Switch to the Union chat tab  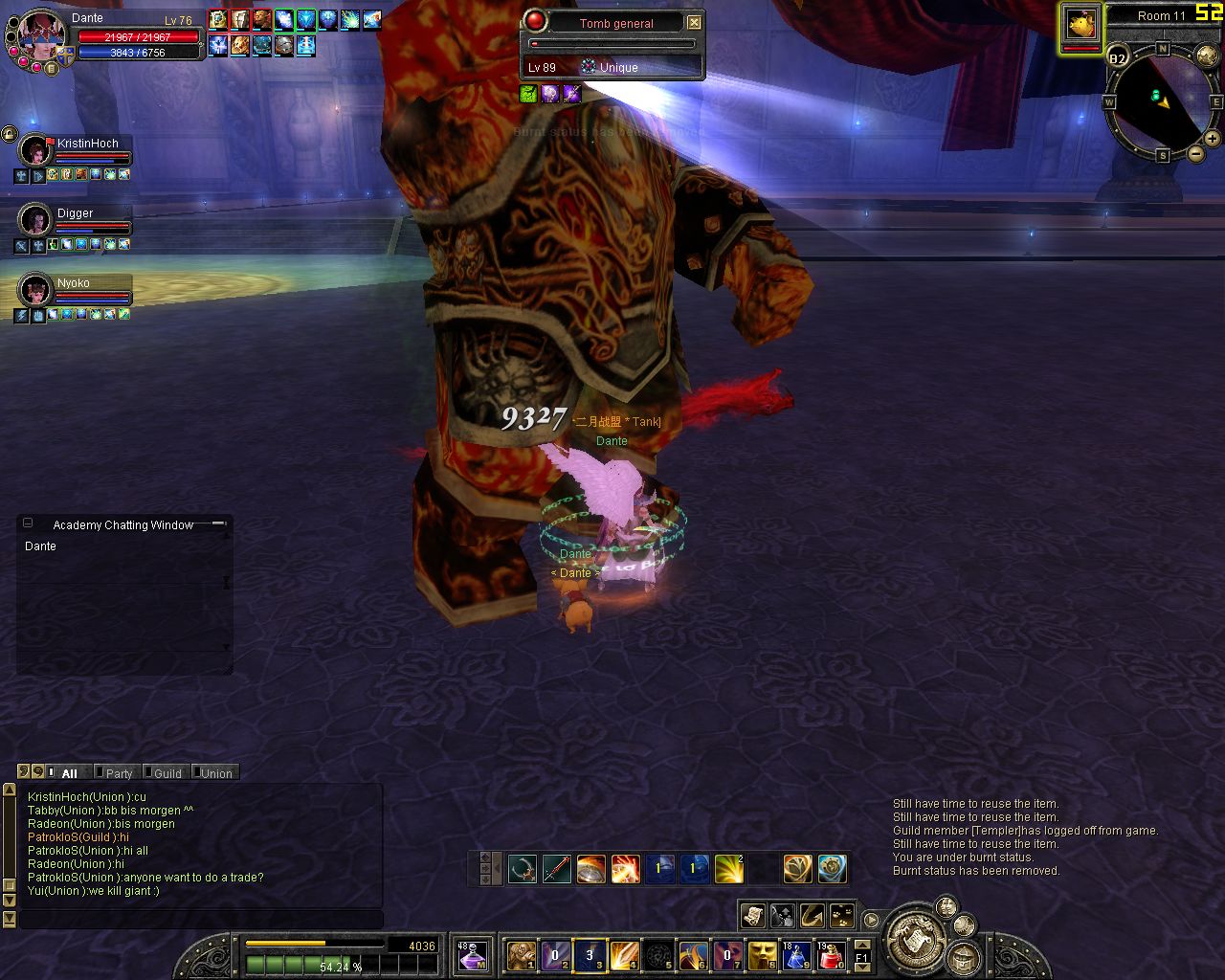coord(216,773)
